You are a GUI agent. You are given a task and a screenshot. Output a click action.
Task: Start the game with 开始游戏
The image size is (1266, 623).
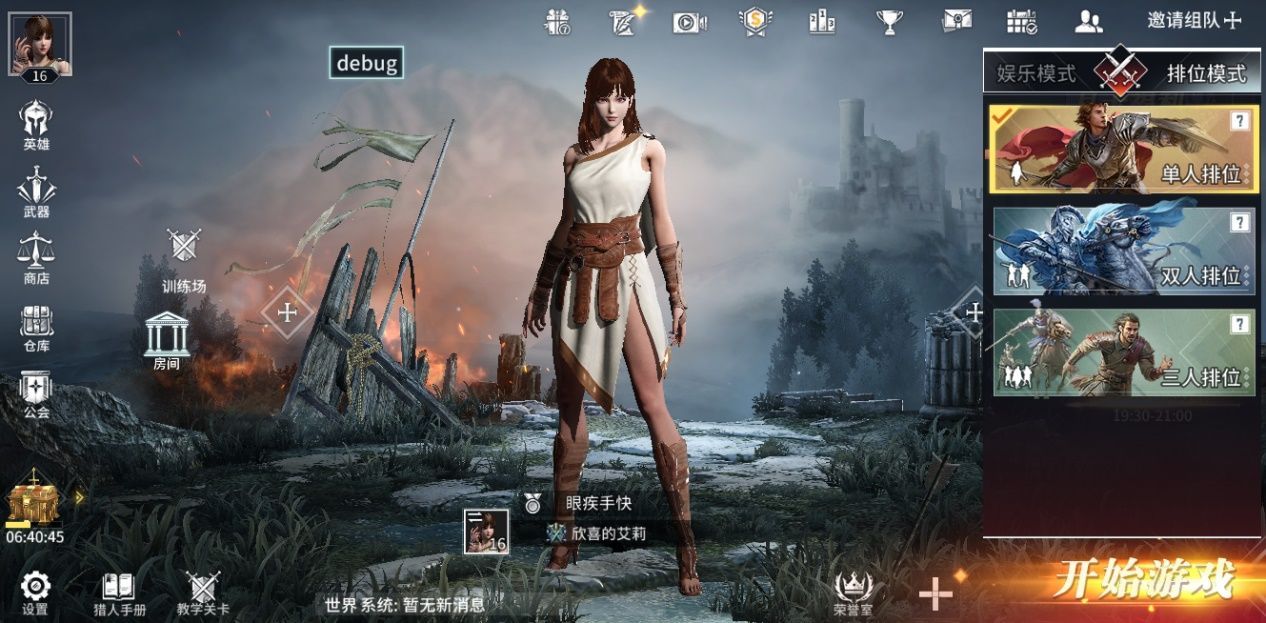(1142, 580)
